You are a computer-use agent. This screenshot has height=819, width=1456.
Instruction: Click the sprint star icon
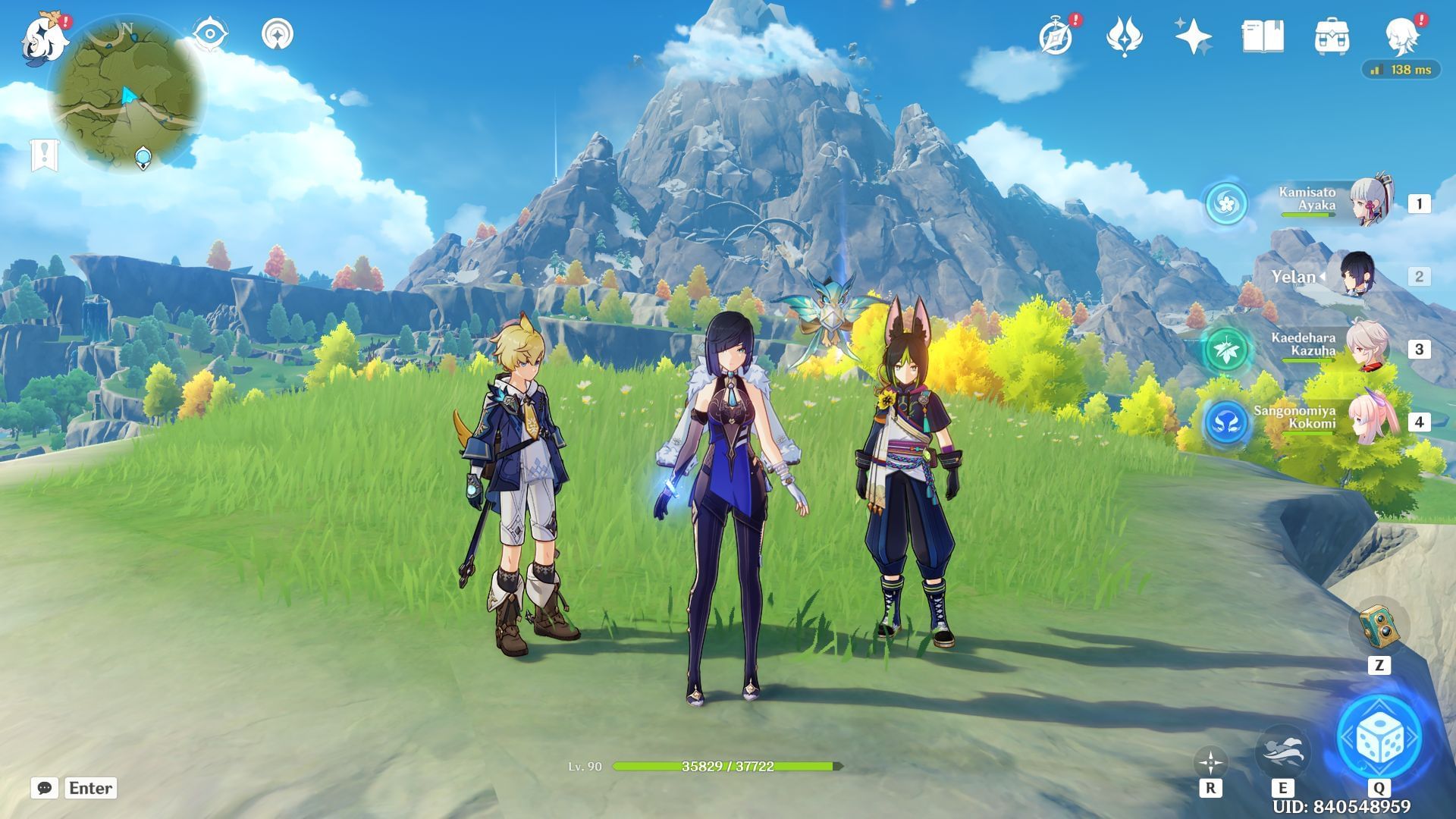pos(1210,762)
